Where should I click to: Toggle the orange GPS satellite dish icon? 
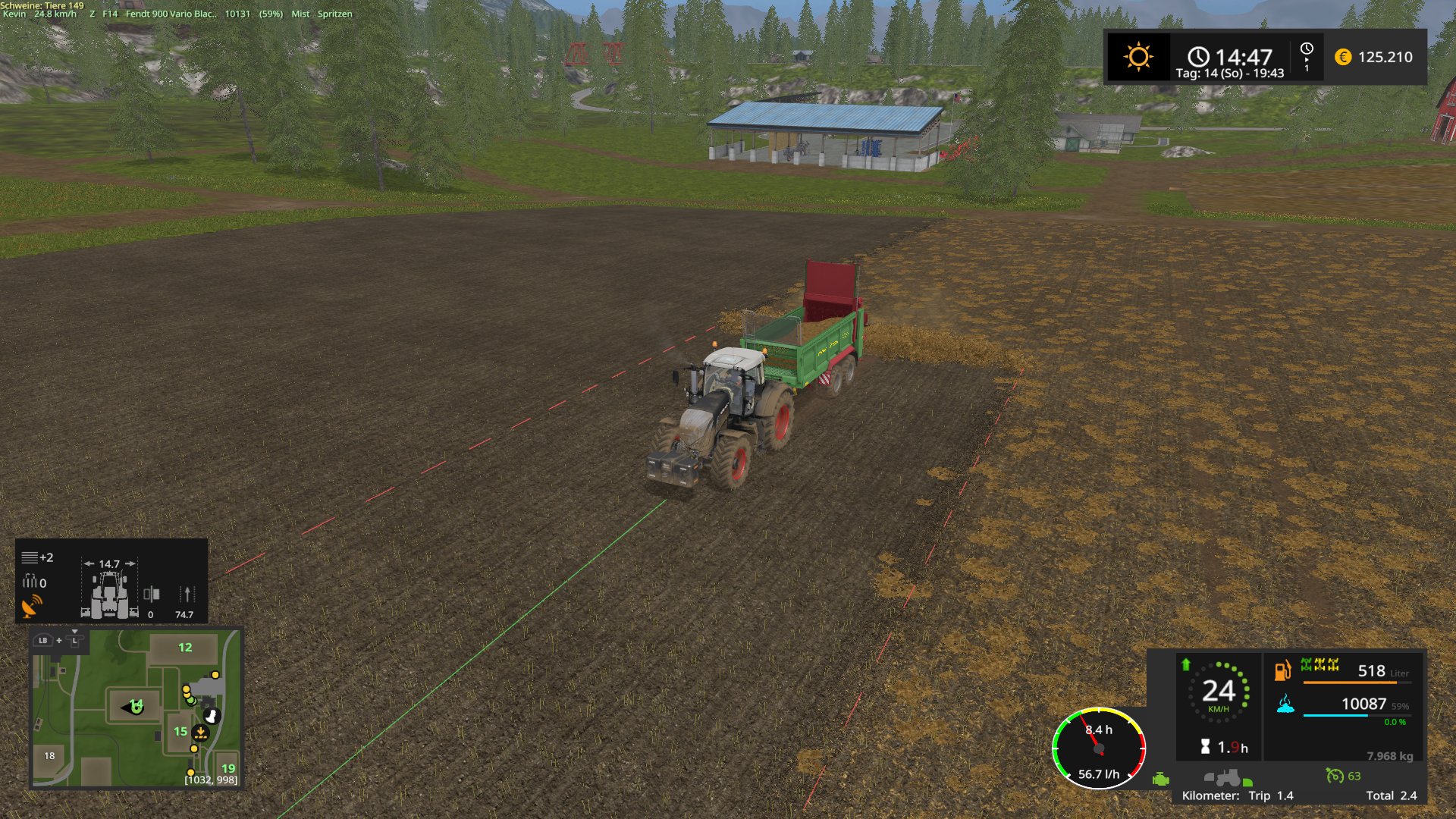click(32, 607)
